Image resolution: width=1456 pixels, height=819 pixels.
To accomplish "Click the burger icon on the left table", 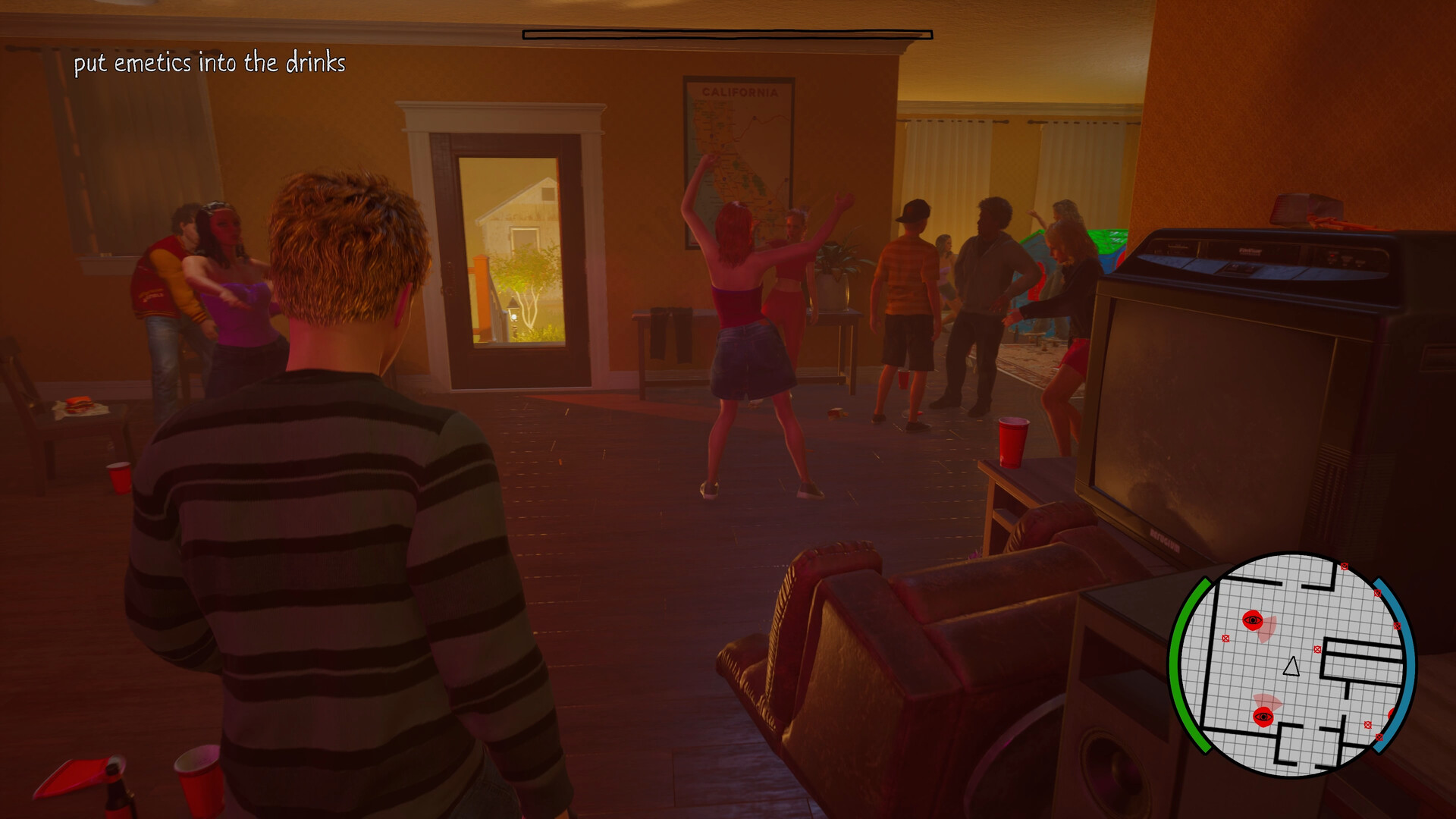I will 80,404.
